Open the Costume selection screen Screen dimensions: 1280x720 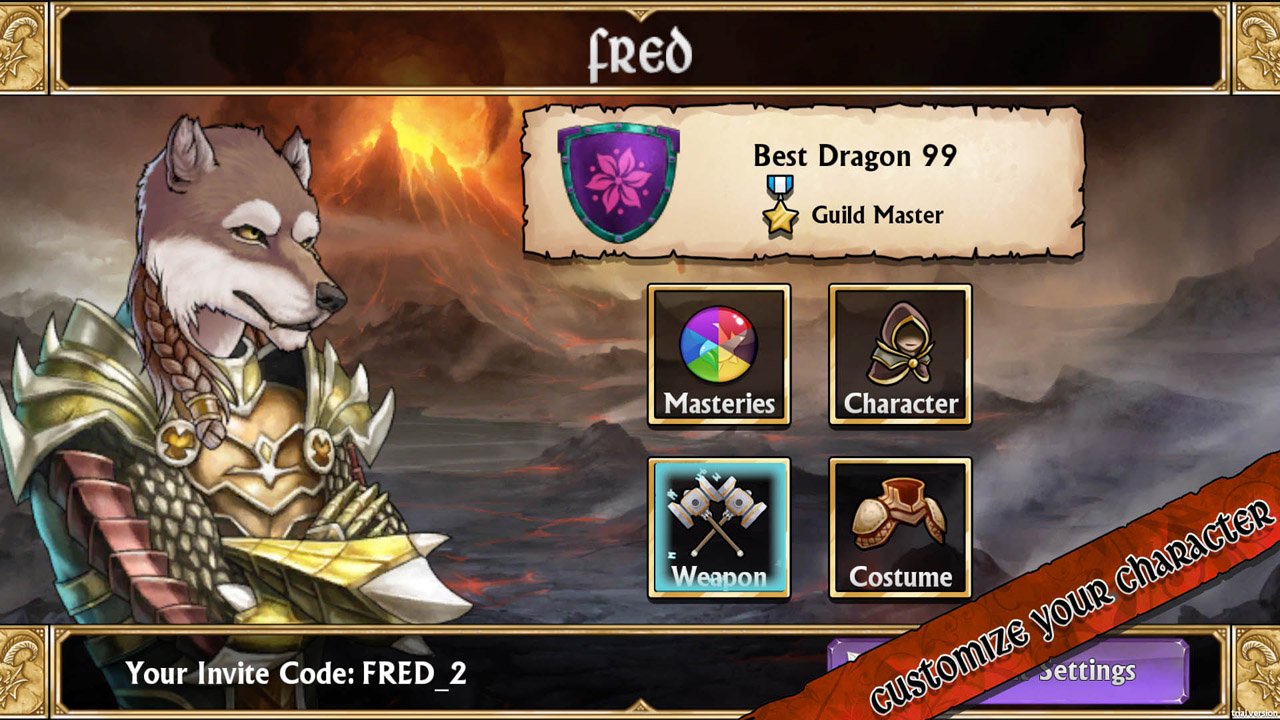(898, 527)
